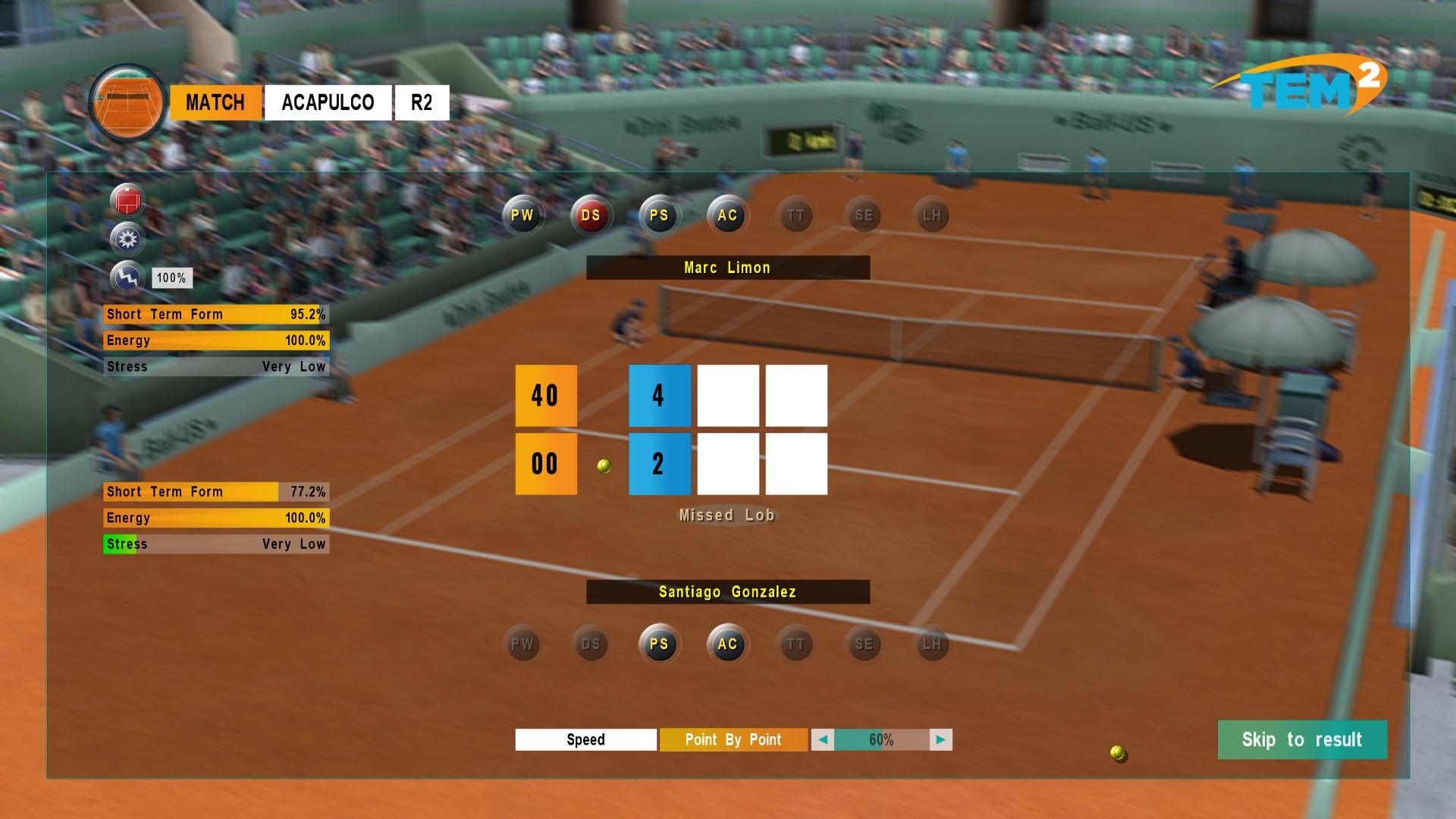
Task: Click the LH icon in the bottom row
Action: pyautogui.click(x=932, y=645)
